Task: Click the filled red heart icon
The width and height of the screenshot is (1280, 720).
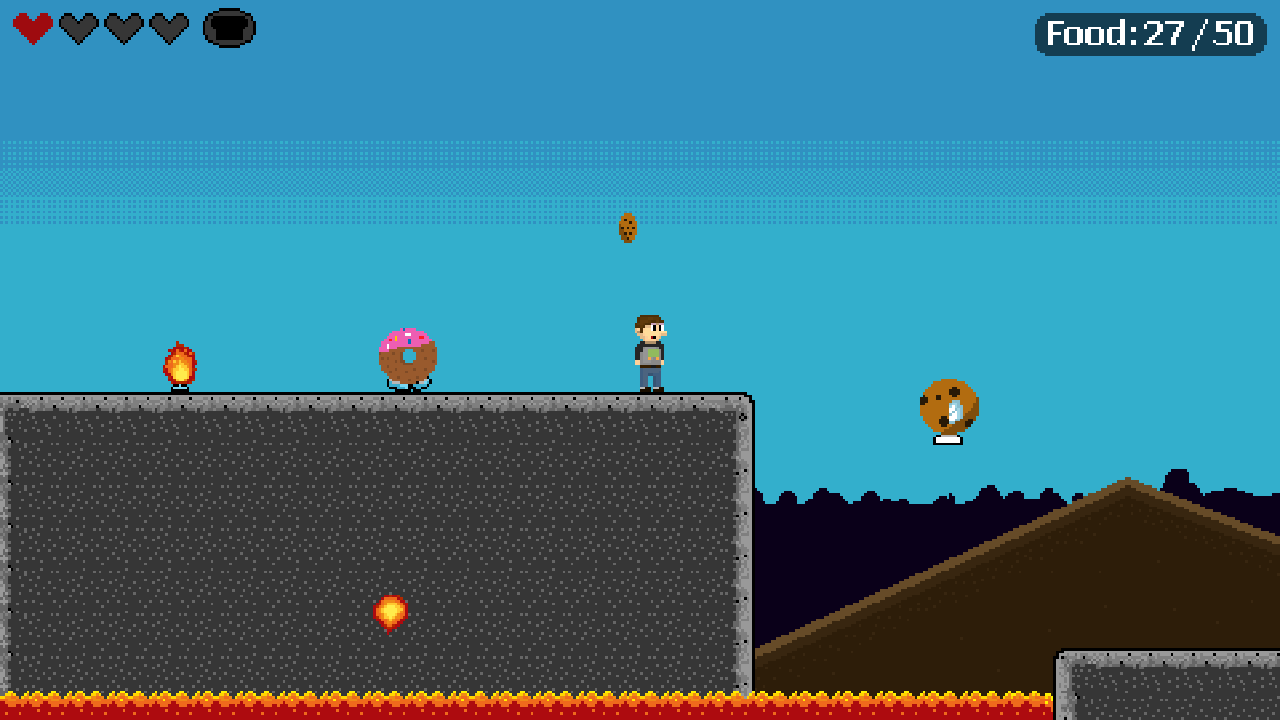Action: (x=31, y=28)
